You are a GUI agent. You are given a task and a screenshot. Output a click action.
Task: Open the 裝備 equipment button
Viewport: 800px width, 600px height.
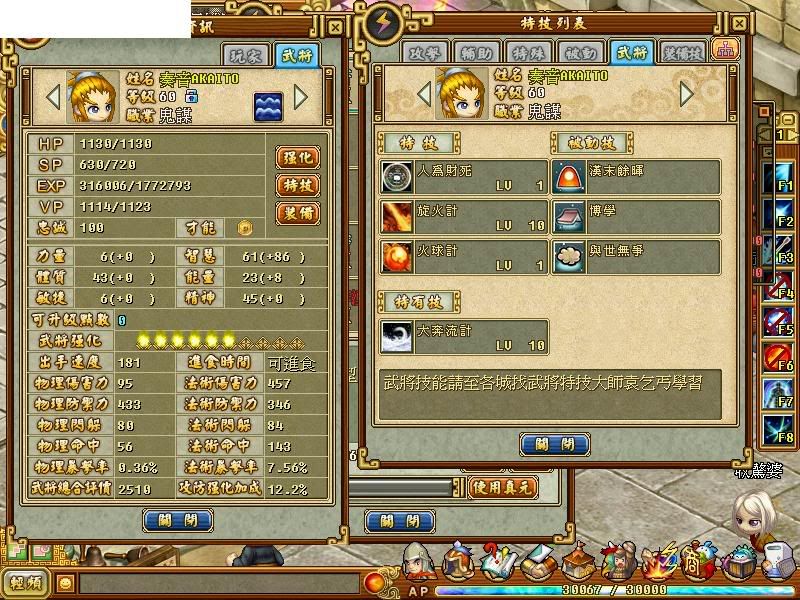(x=296, y=213)
